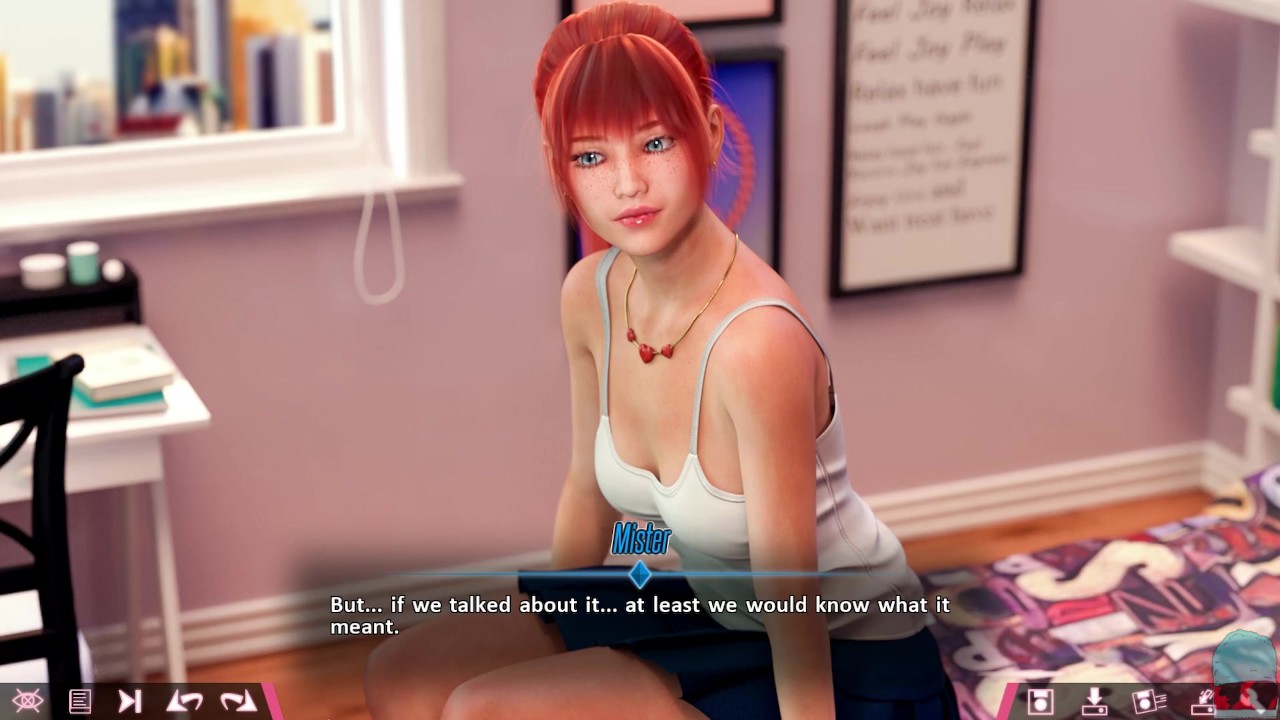Advance forward with the right curved arrow
1280x720 pixels.
pos(238,701)
